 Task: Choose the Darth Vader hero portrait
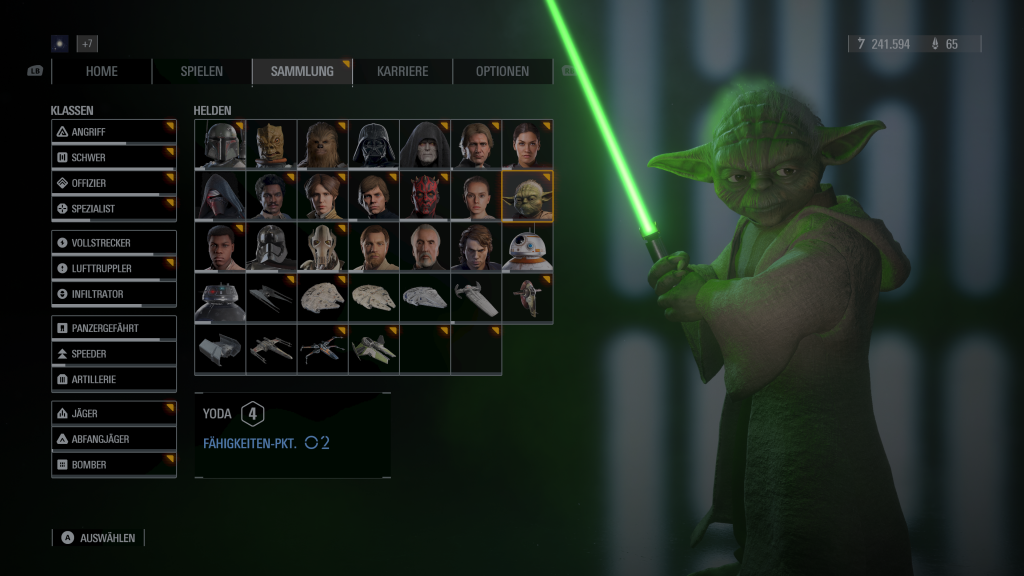pyautogui.click(x=374, y=145)
